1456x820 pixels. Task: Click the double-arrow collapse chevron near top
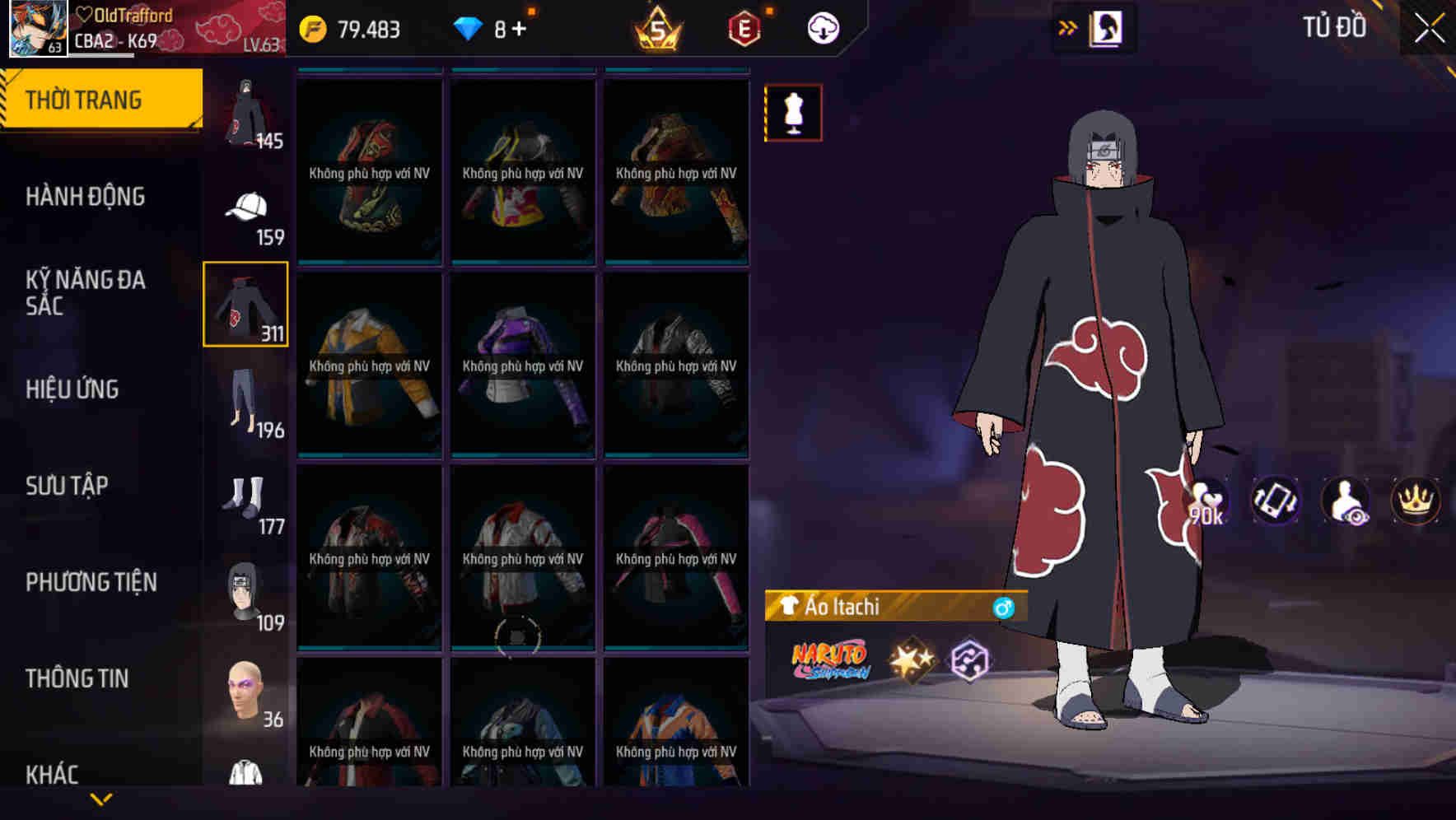coord(1068,27)
